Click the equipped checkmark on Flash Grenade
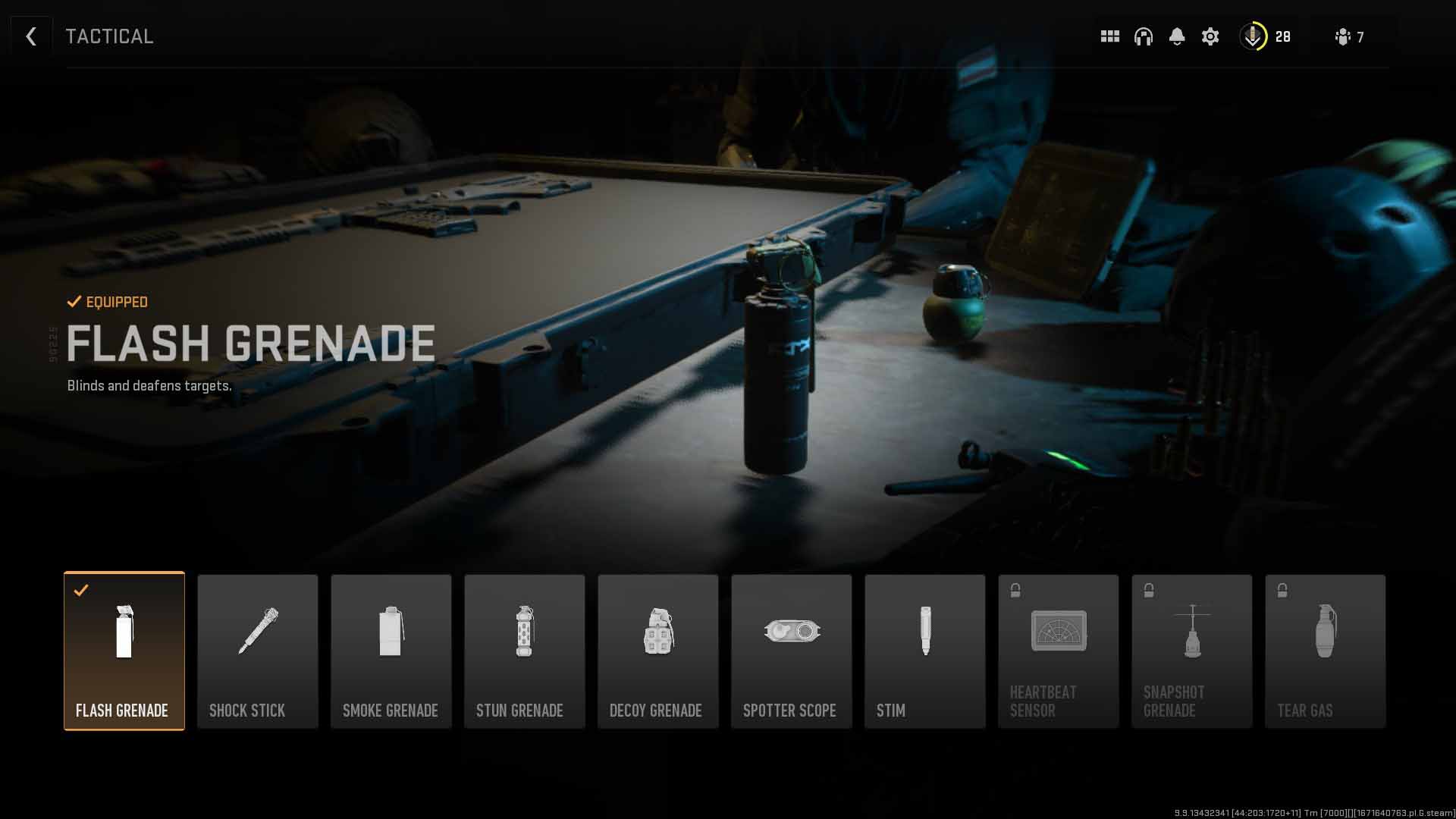Image resolution: width=1456 pixels, height=819 pixels. tap(81, 591)
